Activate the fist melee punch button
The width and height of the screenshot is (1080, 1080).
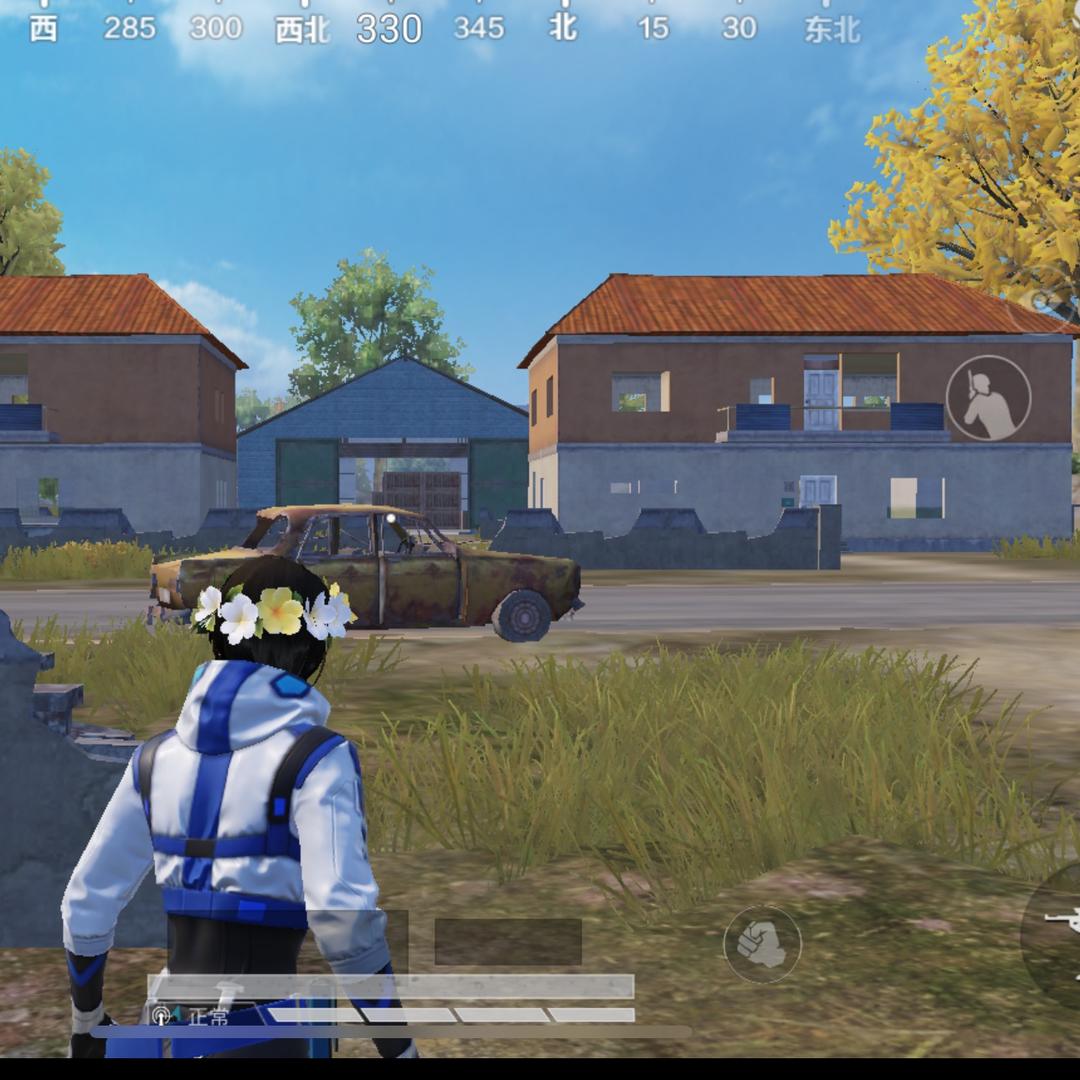tap(762, 944)
